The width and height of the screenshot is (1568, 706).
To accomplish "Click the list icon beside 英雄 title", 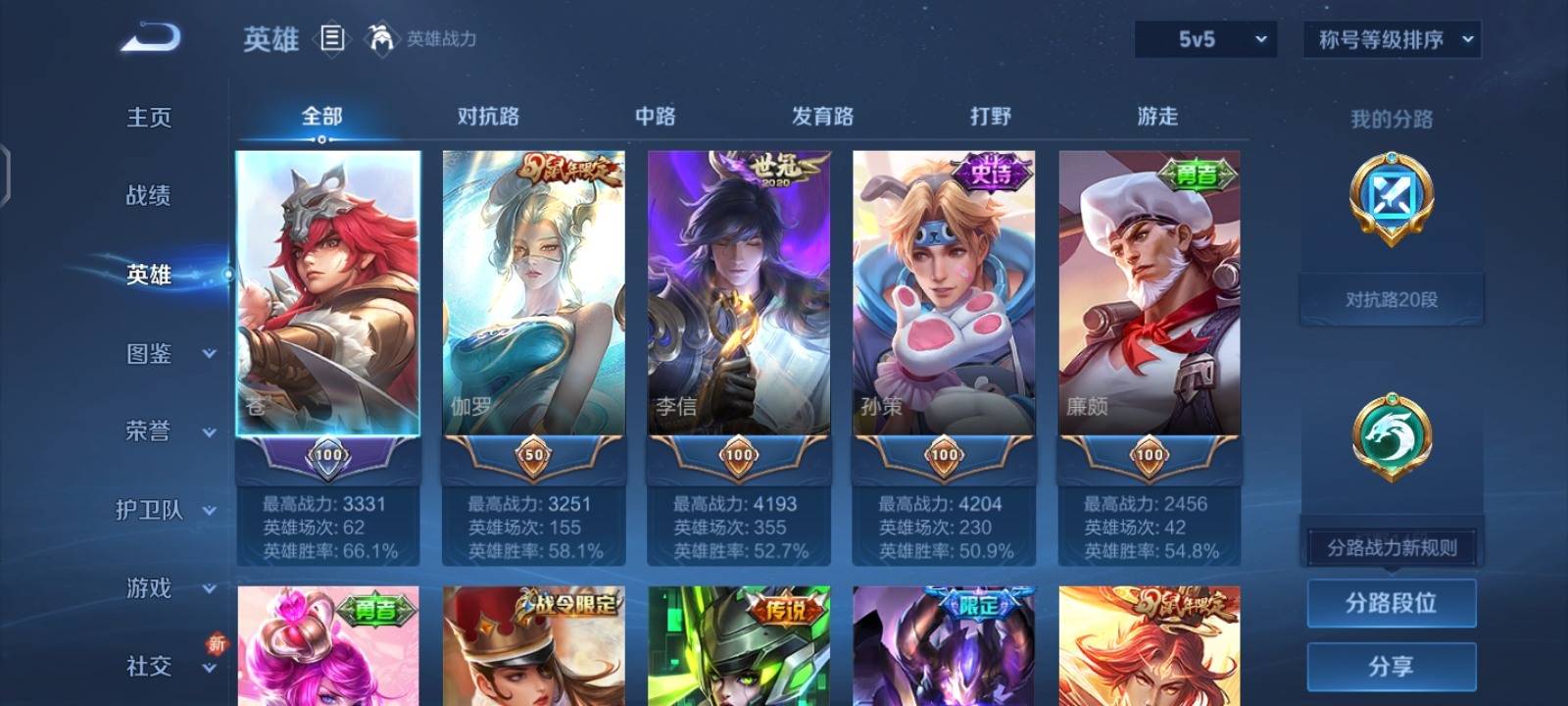I will tap(329, 39).
